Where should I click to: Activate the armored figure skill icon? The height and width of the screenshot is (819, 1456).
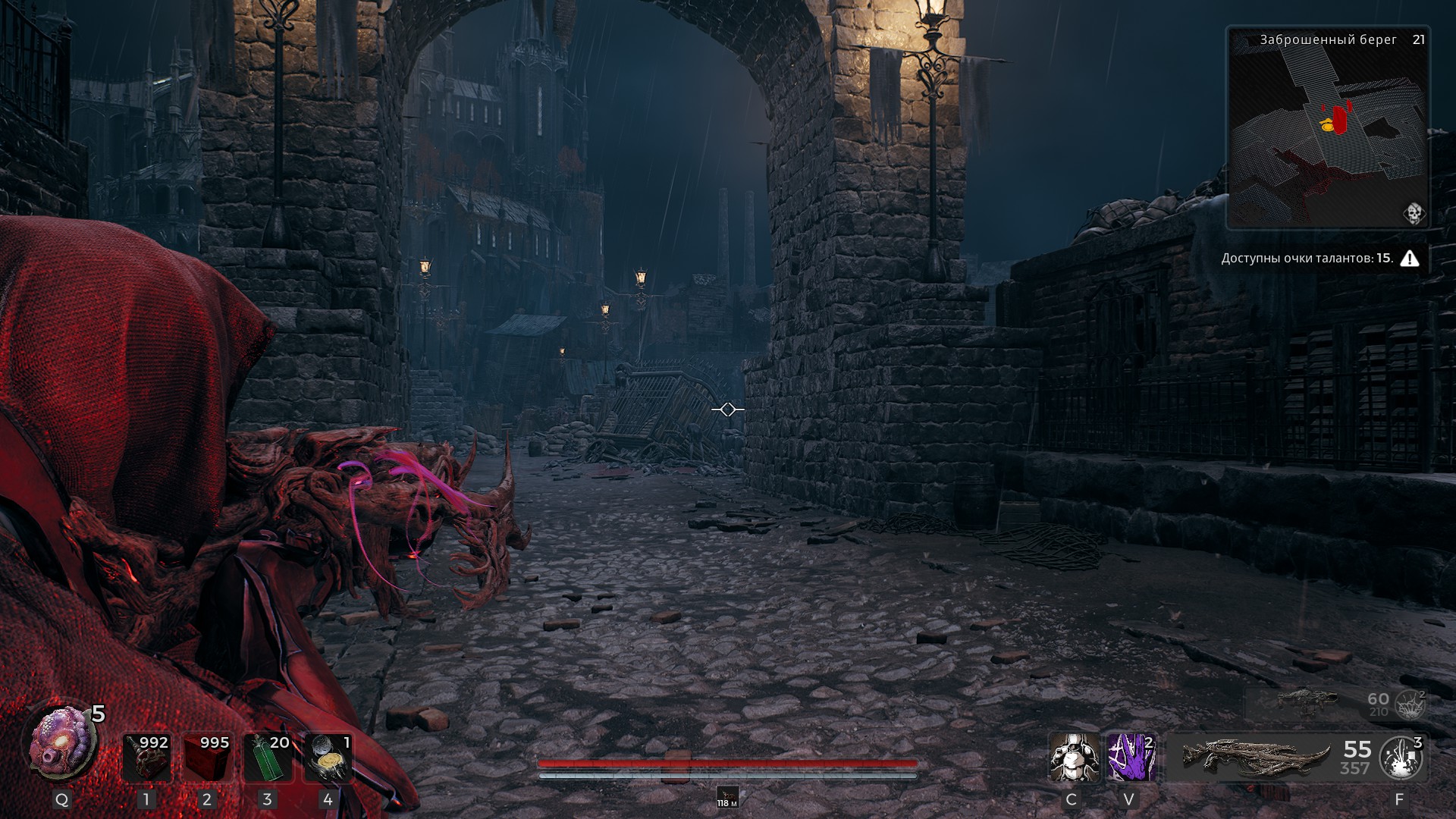coord(1073,757)
